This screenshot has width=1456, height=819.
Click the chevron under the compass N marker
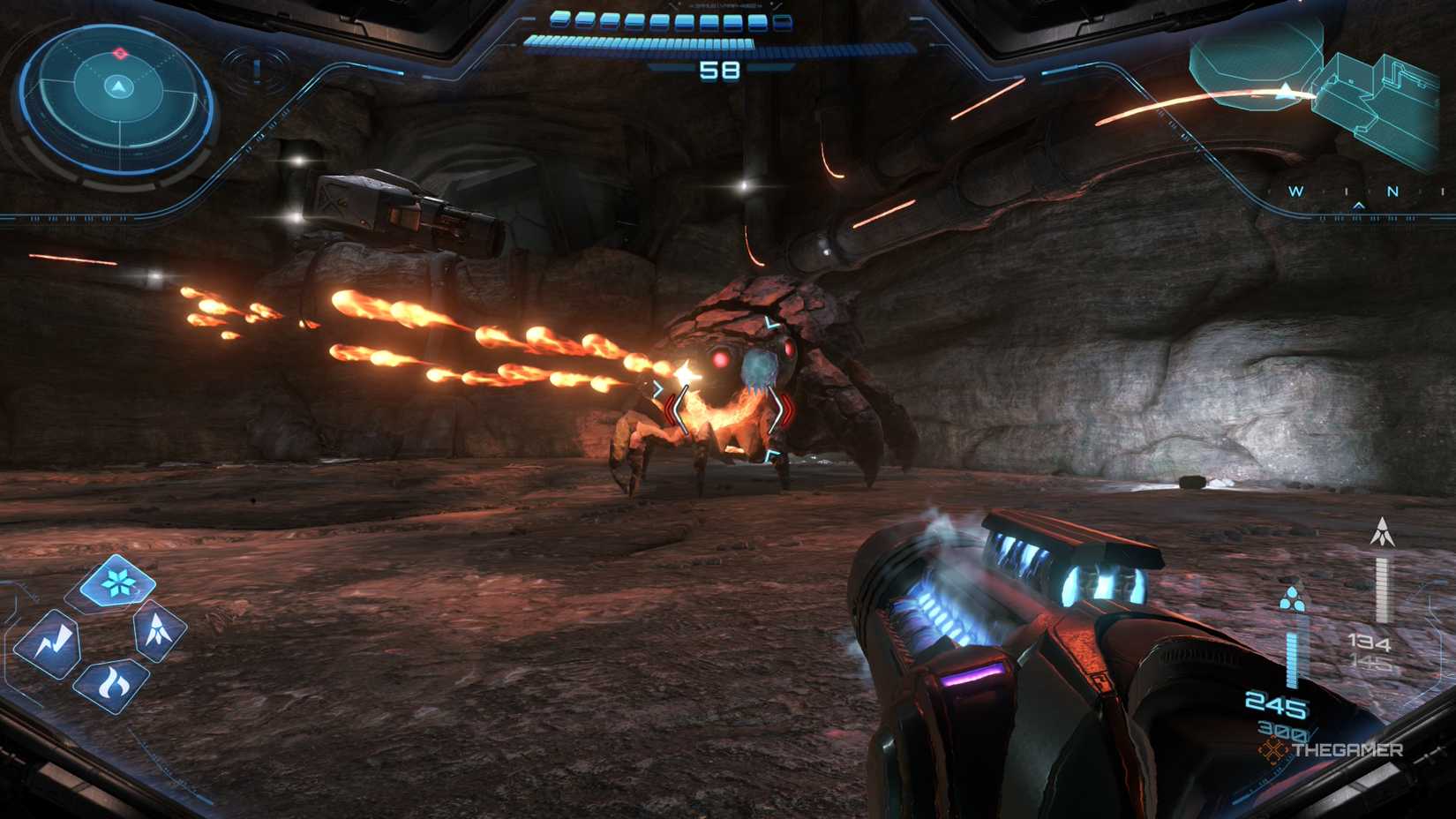pos(1357,205)
